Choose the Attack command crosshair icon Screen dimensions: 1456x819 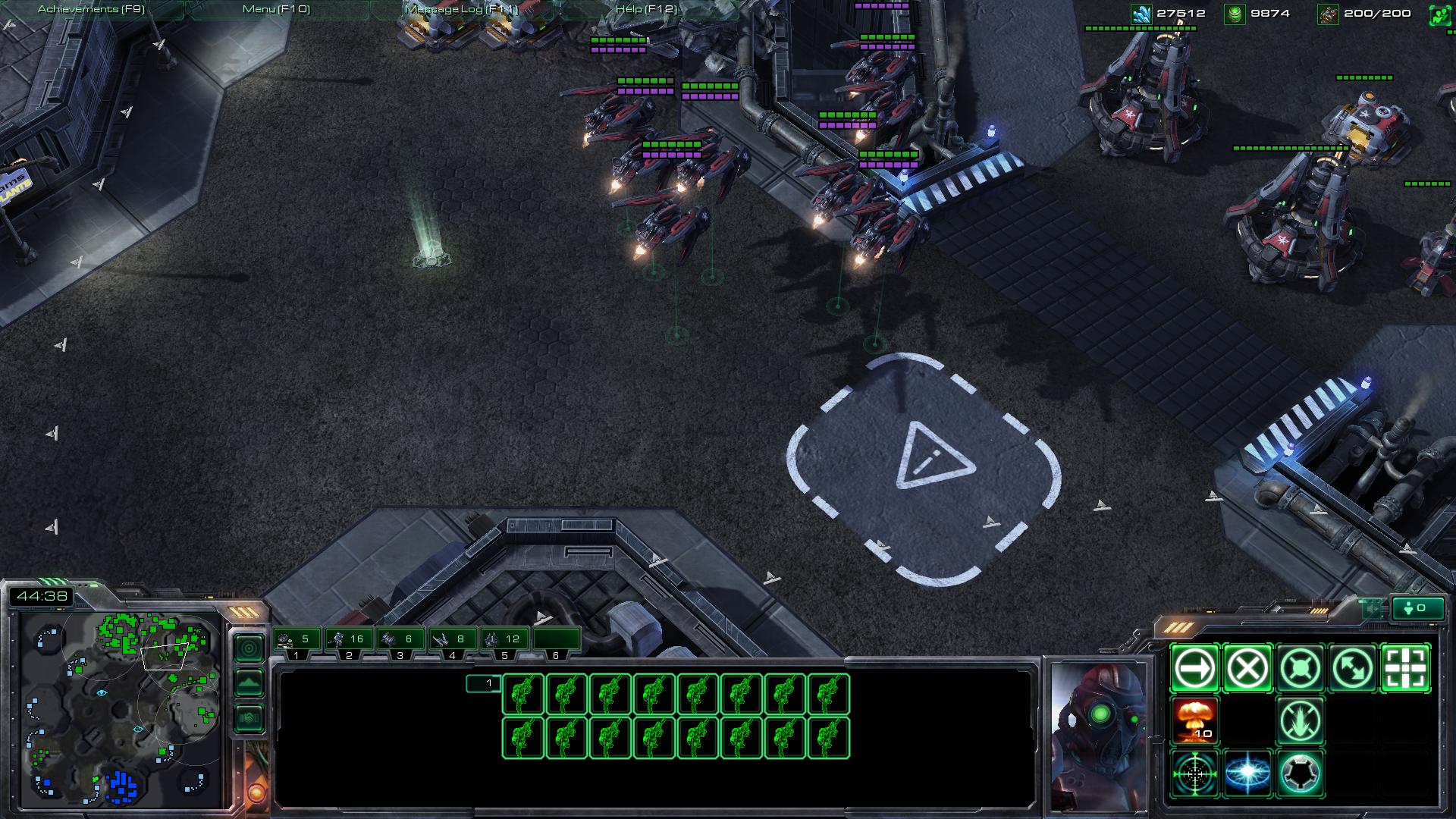coord(1406,669)
